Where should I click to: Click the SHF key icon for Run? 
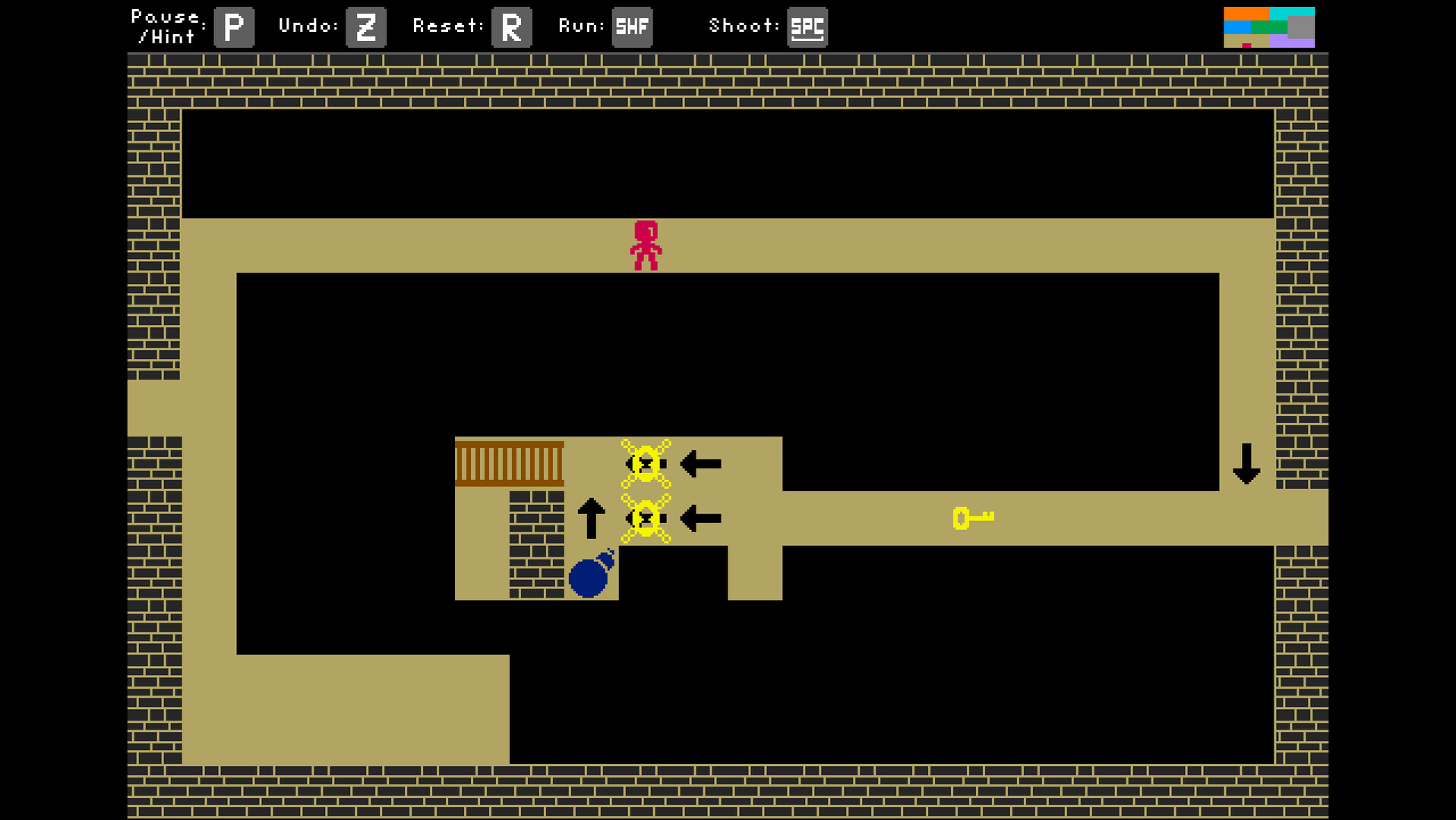point(632,27)
